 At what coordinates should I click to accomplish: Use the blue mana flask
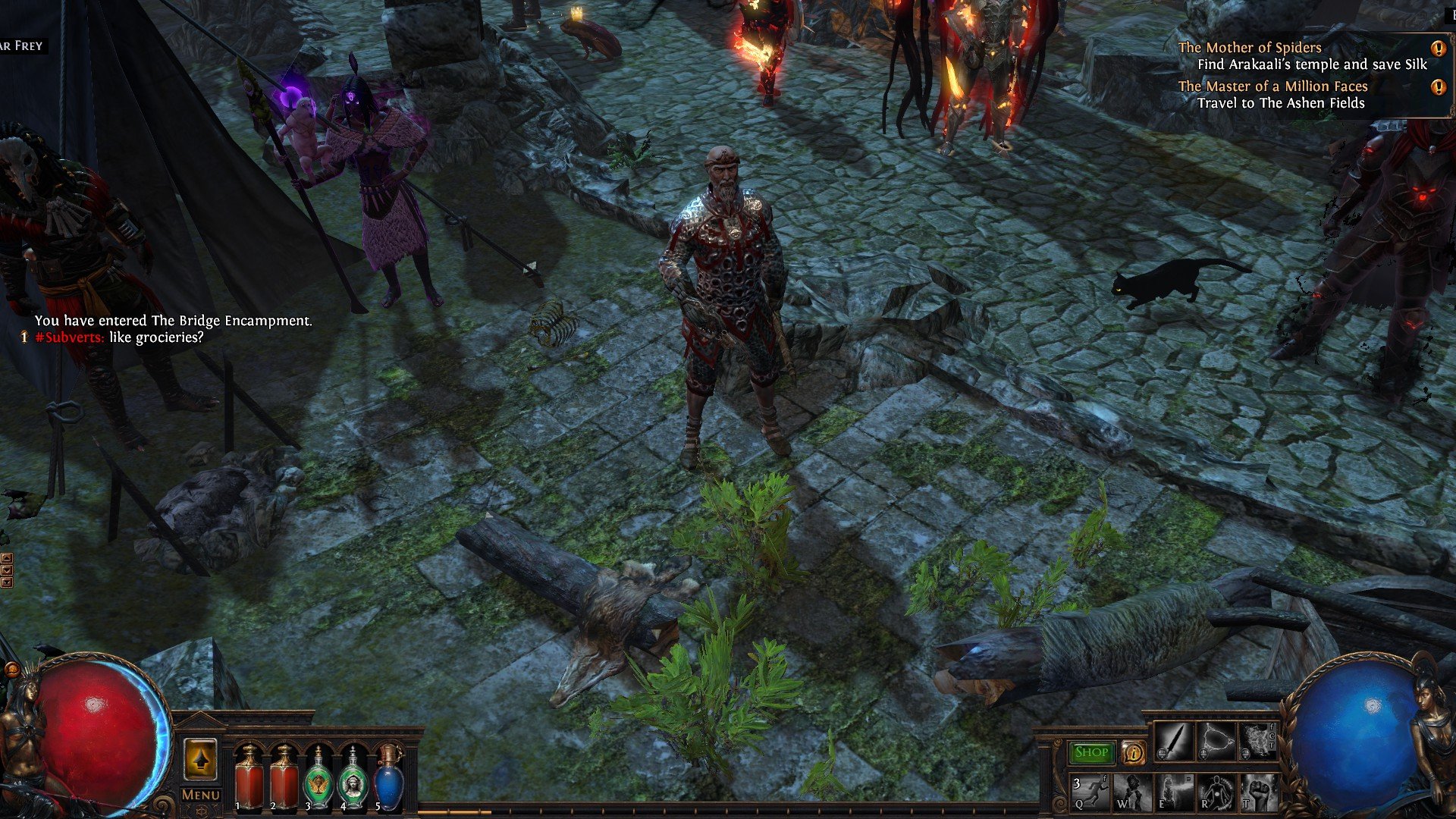[x=388, y=779]
